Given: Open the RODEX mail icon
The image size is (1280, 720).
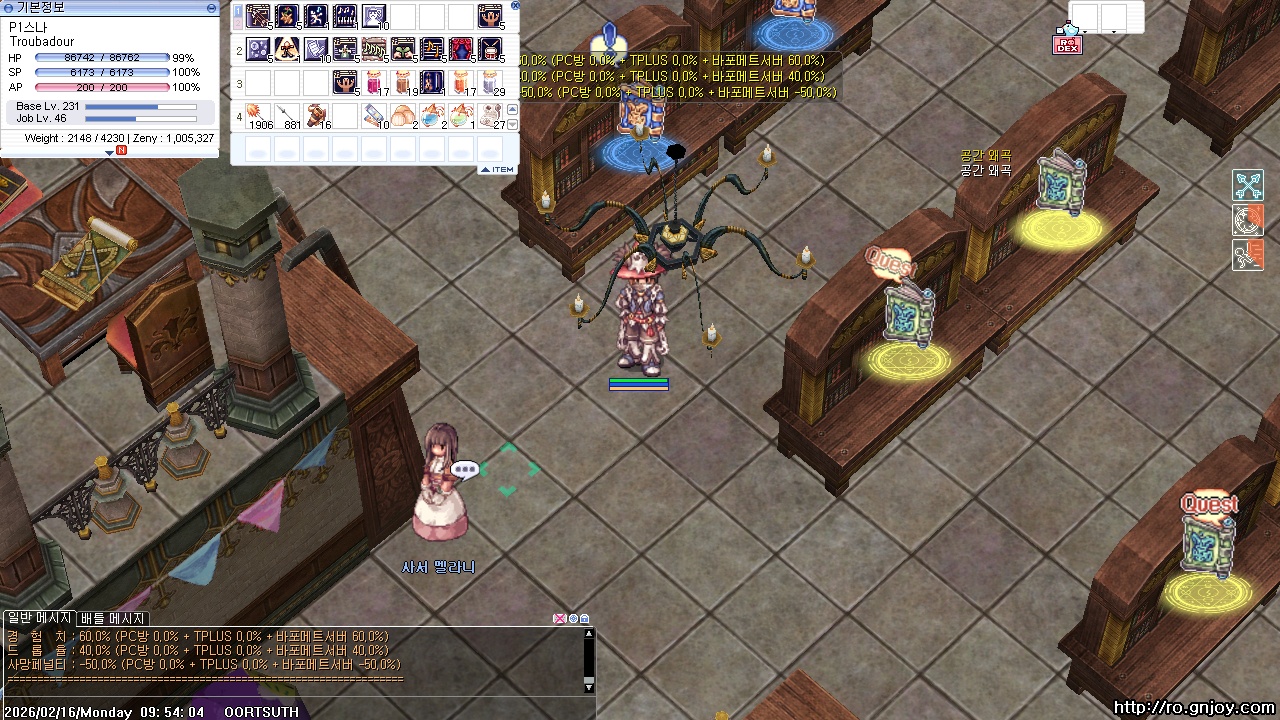Looking at the screenshot, I should (x=1067, y=44).
